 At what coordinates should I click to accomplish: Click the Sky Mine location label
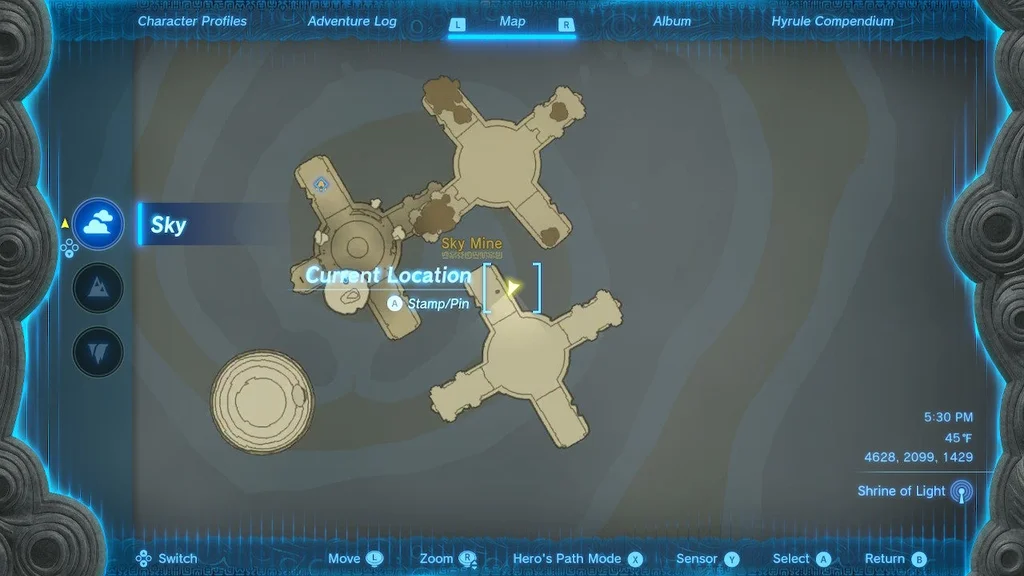pyautogui.click(x=472, y=244)
